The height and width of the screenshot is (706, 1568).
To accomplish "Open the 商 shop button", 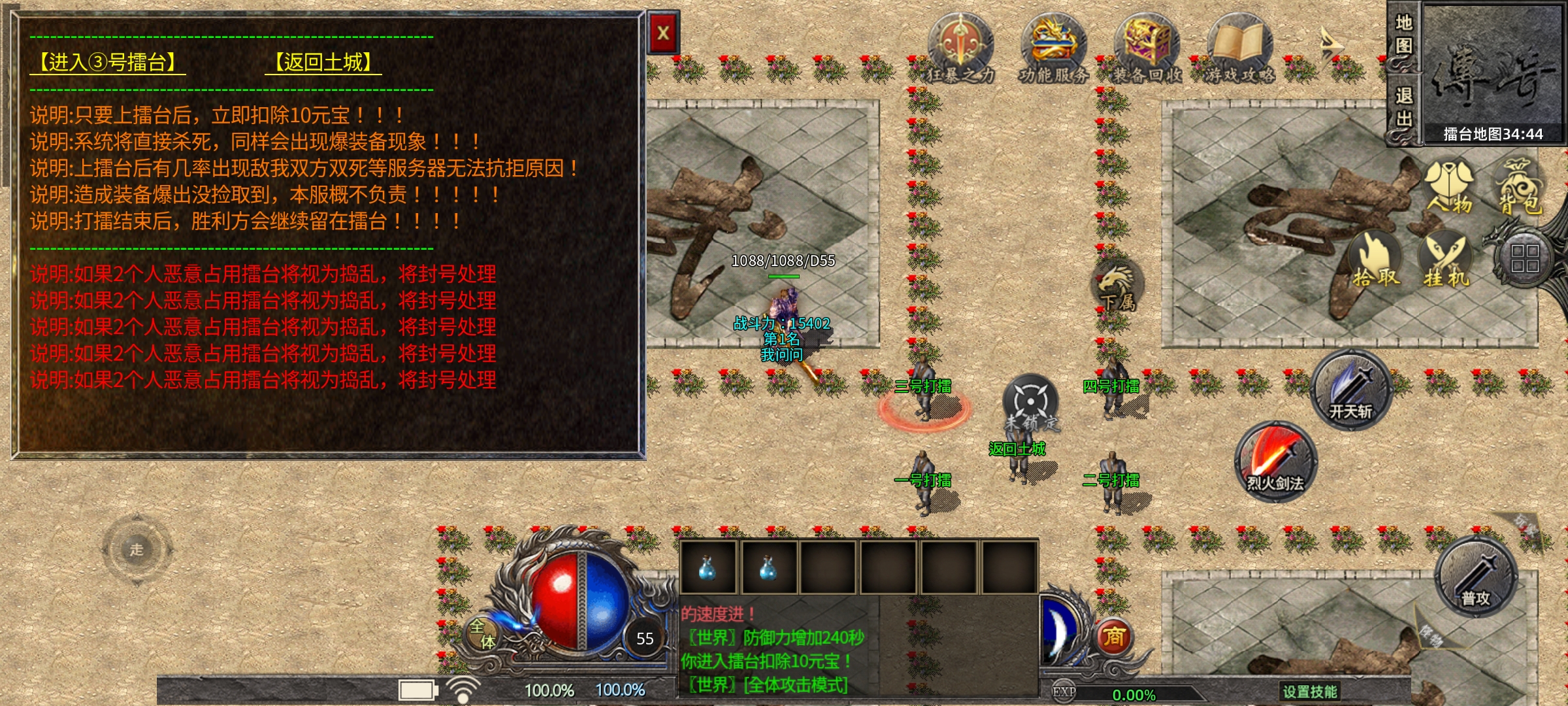I will 1114,636.
